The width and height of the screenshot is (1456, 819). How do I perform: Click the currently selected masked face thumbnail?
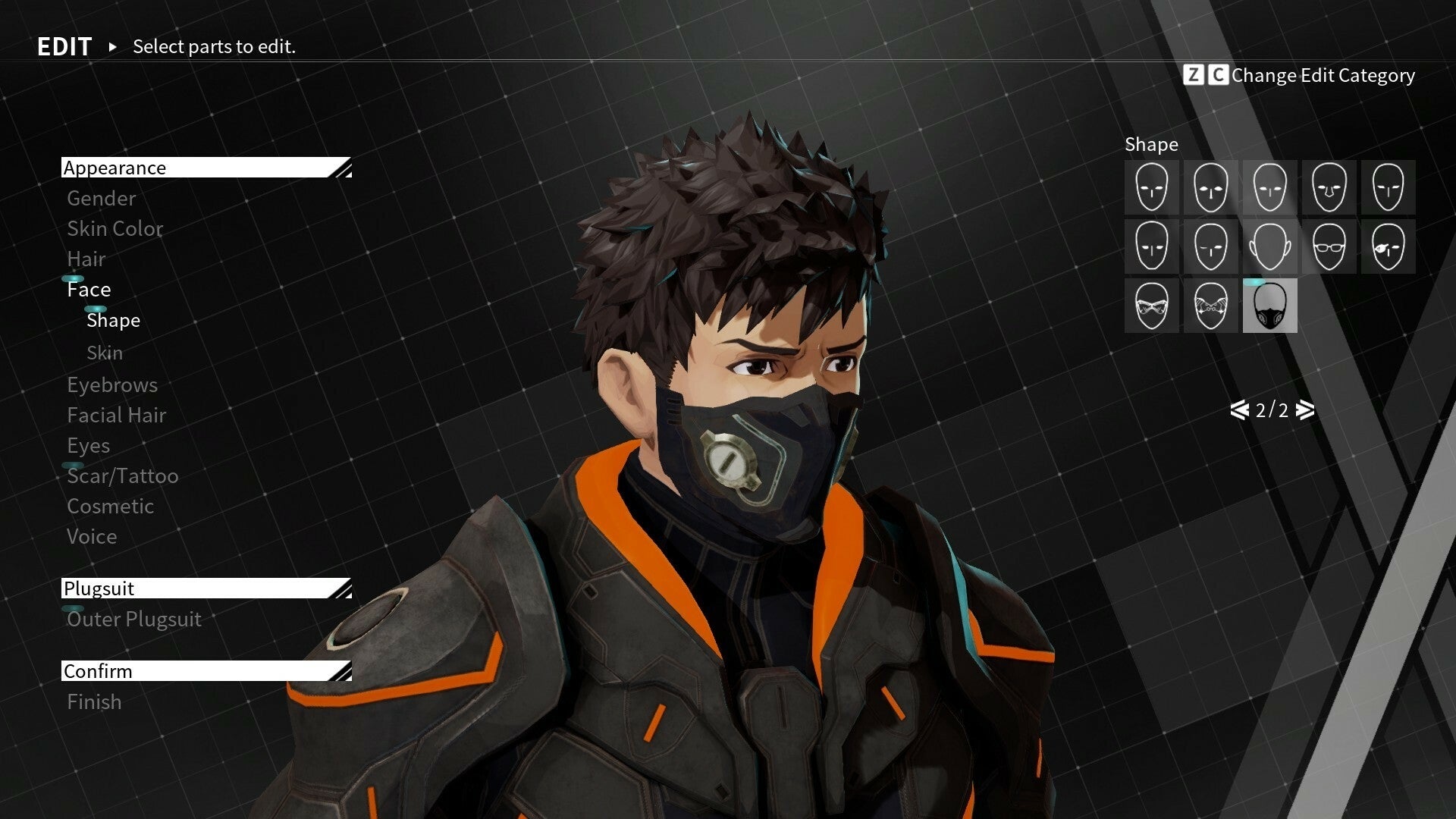[x=1269, y=307]
